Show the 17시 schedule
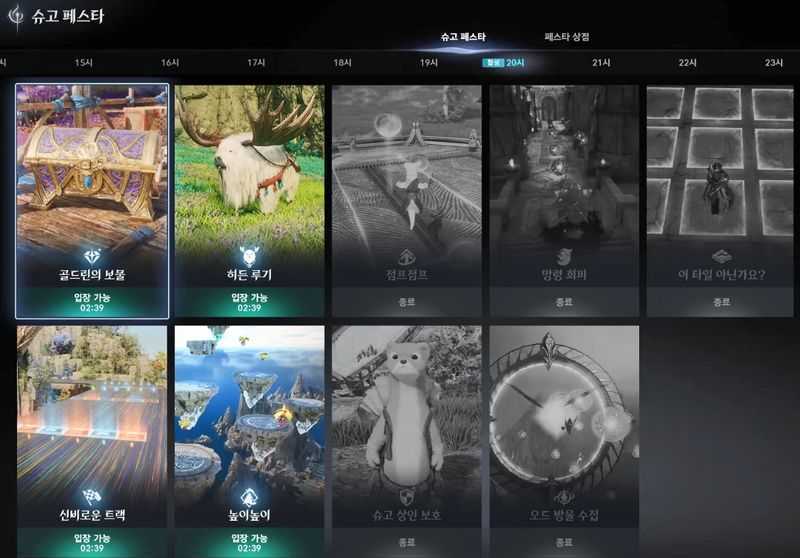Viewport: 800px width, 558px height. pyautogui.click(x=256, y=63)
